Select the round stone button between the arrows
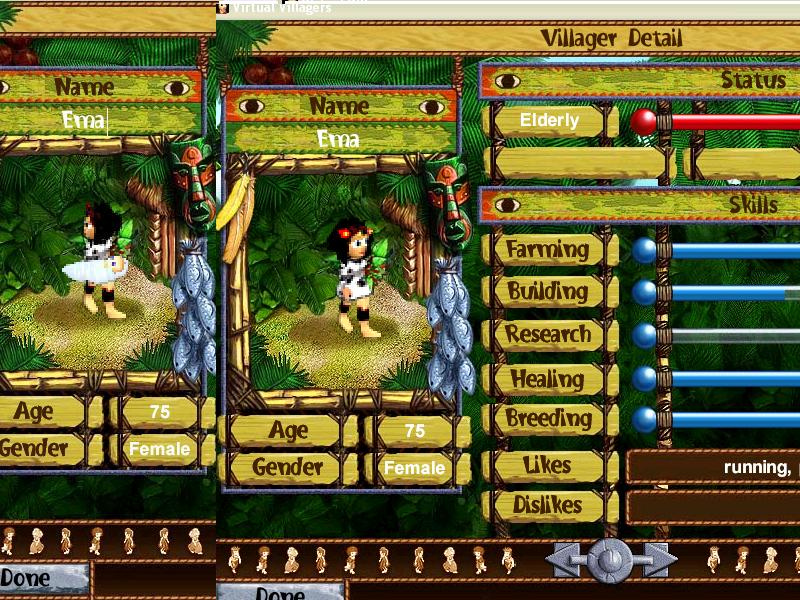Viewport: 800px width, 600px height. [x=610, y=560]
